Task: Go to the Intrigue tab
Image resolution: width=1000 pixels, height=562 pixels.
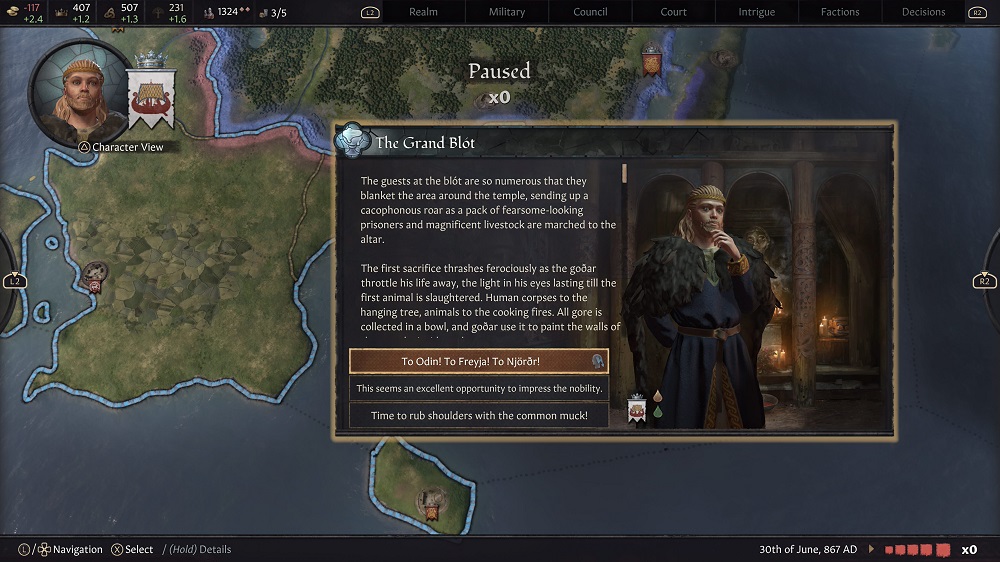Action: (757, 12)
